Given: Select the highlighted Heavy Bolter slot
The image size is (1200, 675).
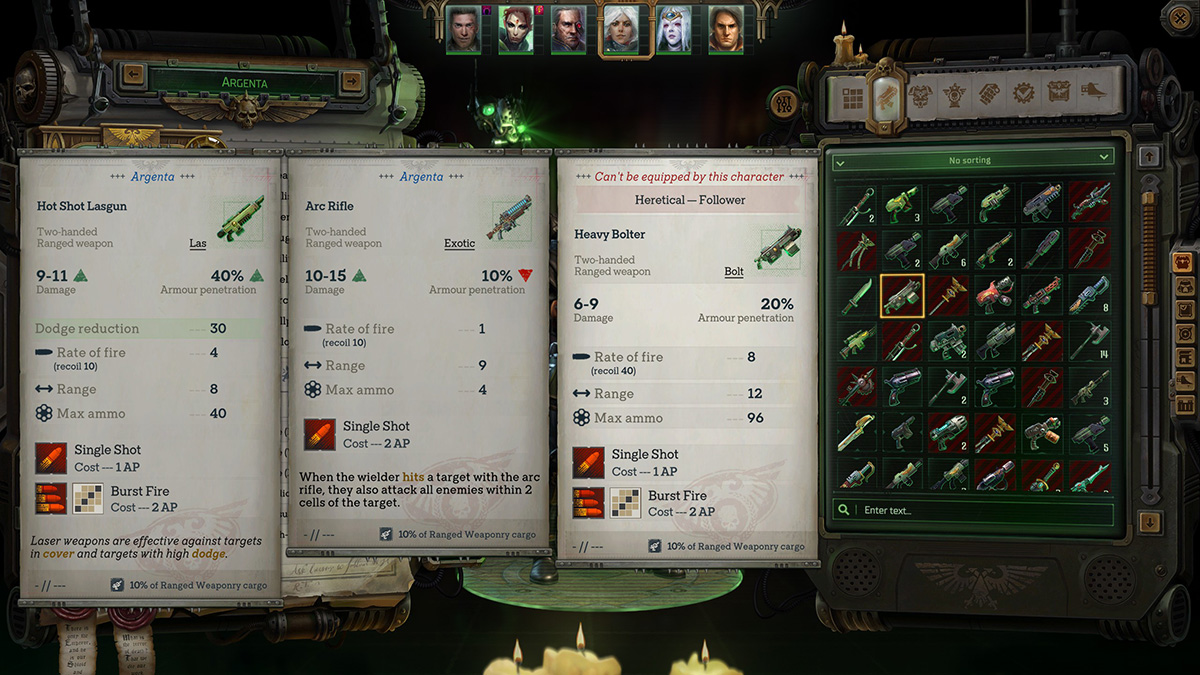Looking at the screenshot, I should pos(902,296).
